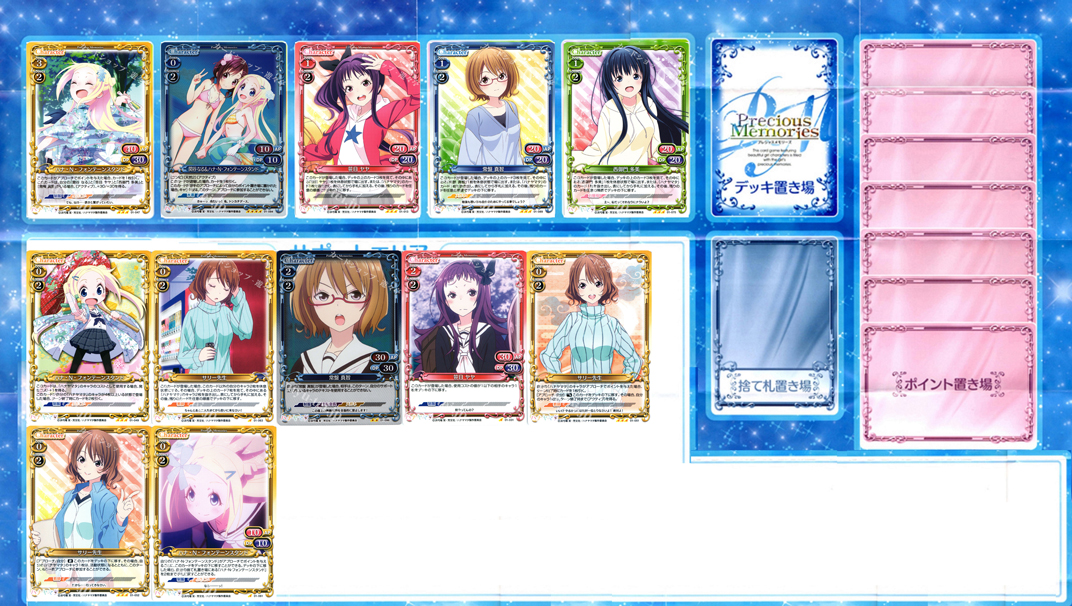Click the black-haired girl in cream hoodie card

[x=625, y=130]
